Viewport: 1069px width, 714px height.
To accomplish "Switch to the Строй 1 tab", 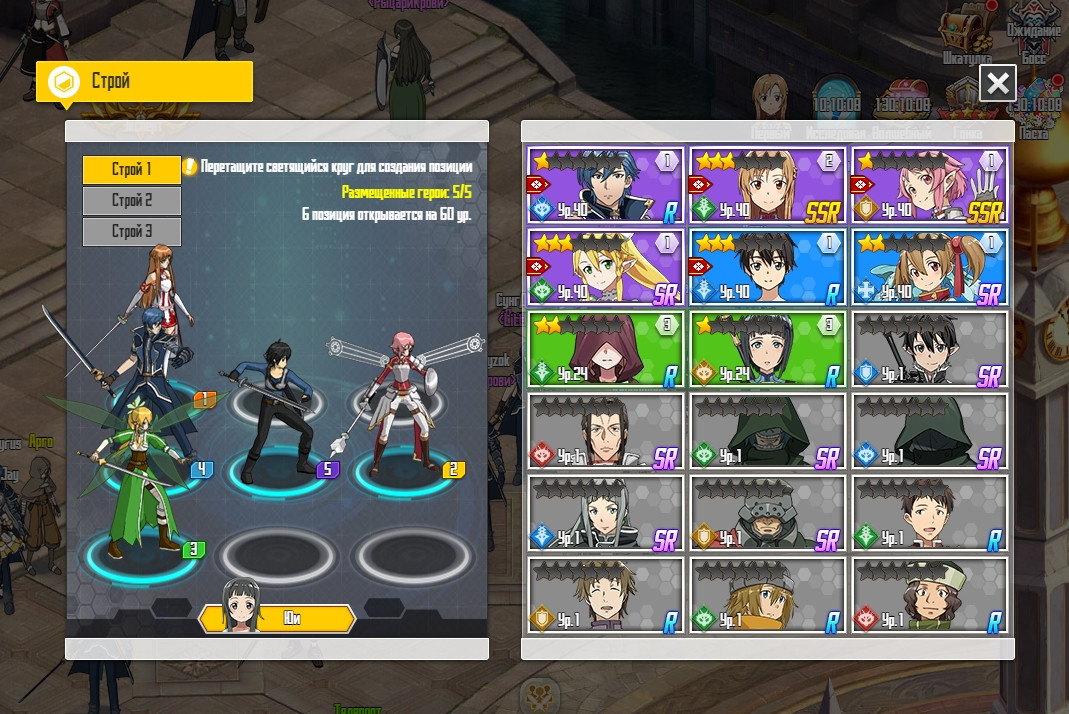I will [x=132, y=169].
